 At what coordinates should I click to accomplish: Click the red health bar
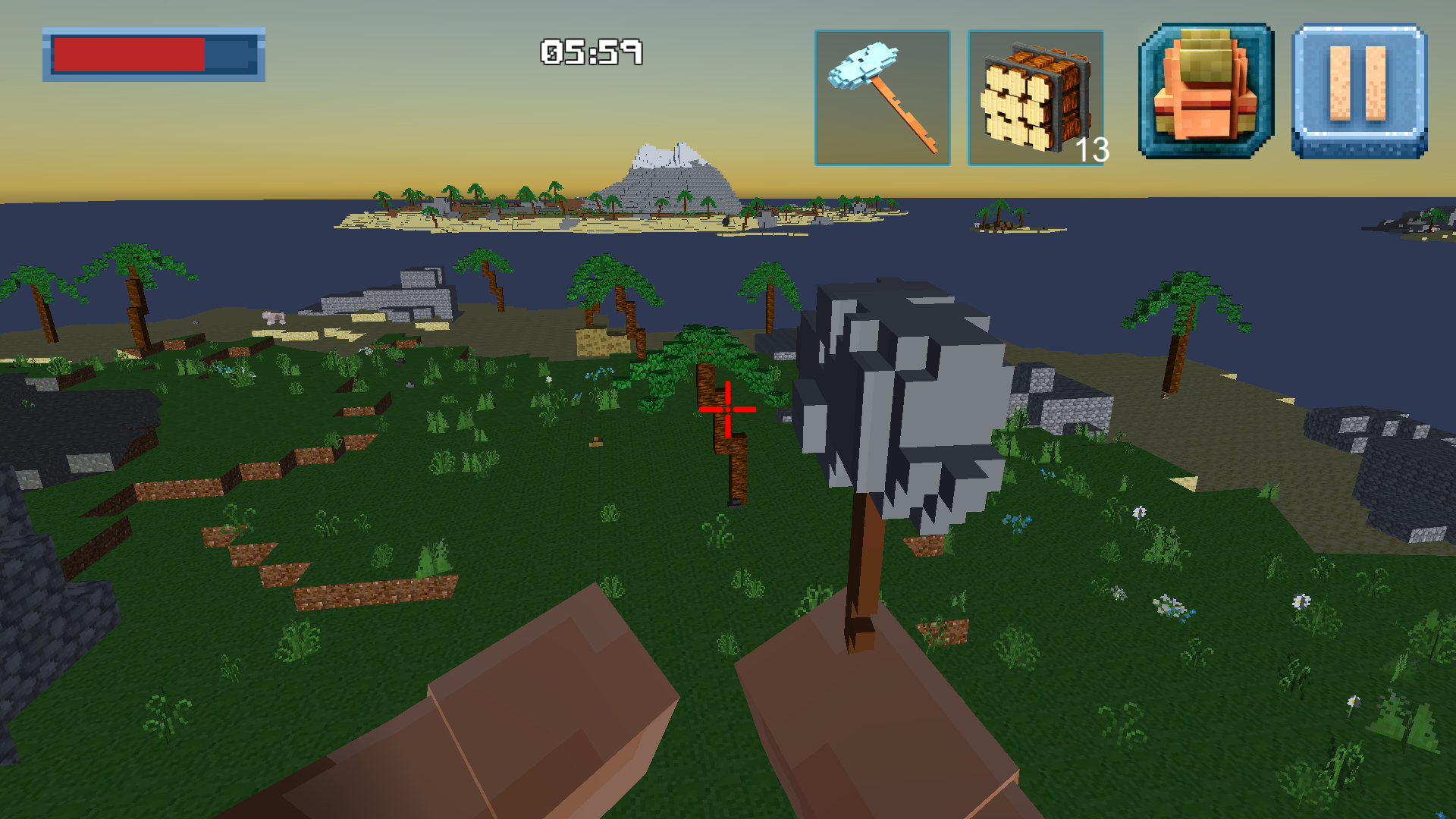click(129, 55)
